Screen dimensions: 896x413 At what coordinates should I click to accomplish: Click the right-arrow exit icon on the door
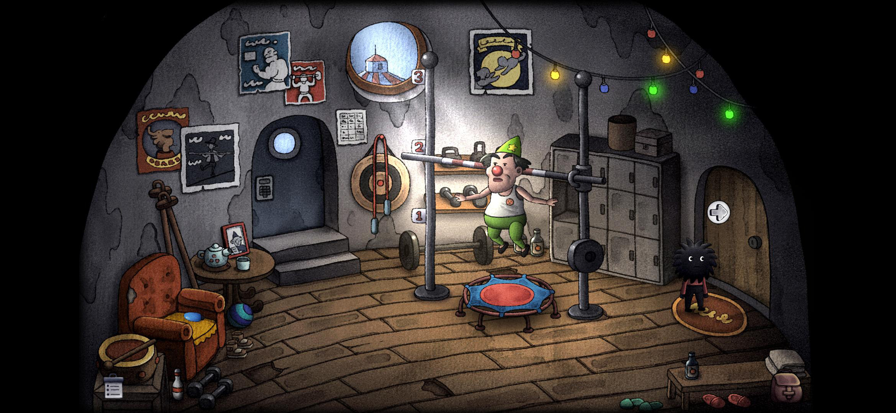[718, 212]
